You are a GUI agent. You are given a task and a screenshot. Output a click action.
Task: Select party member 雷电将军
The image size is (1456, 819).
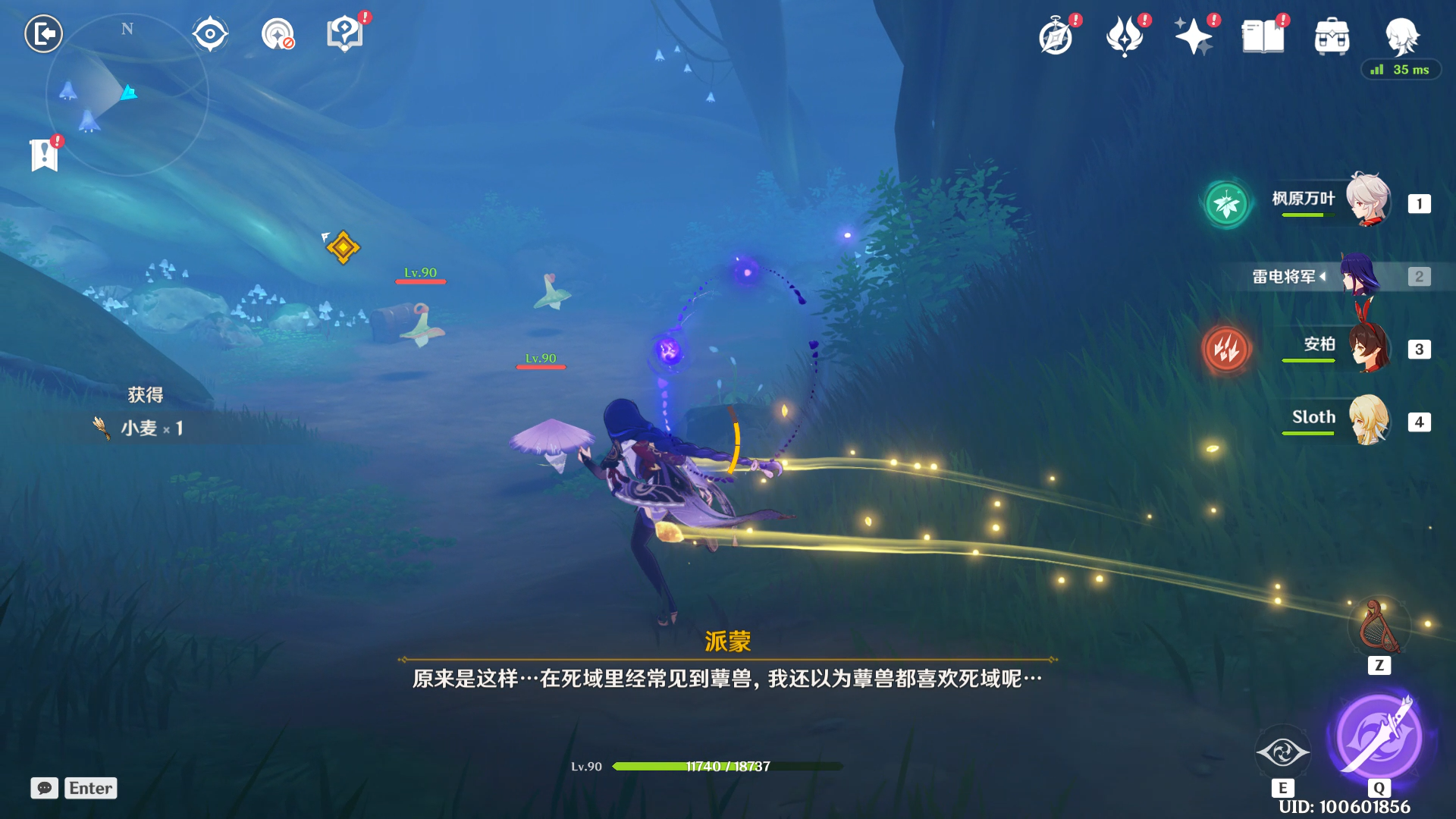[x=1360, y=275]
